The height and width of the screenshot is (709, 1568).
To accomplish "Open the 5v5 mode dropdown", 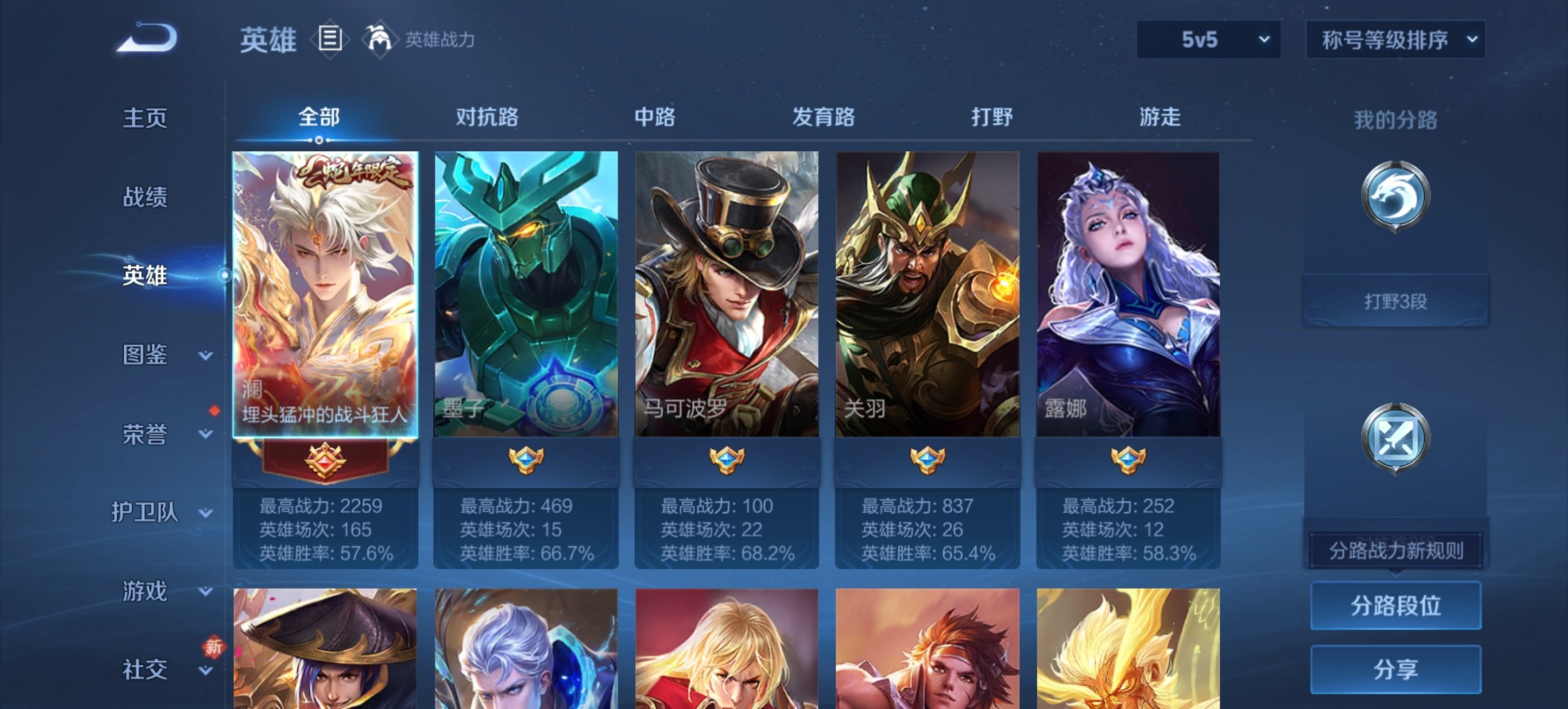I will pyautogui.click(x=1208, y=40).
